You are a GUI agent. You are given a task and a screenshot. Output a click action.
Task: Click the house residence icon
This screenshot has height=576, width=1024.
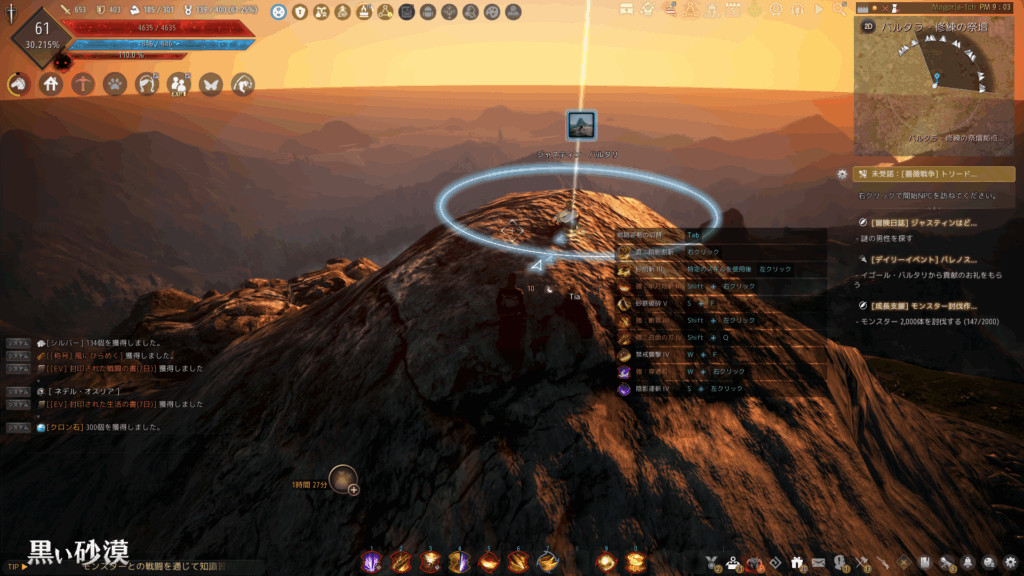[51, 85]
